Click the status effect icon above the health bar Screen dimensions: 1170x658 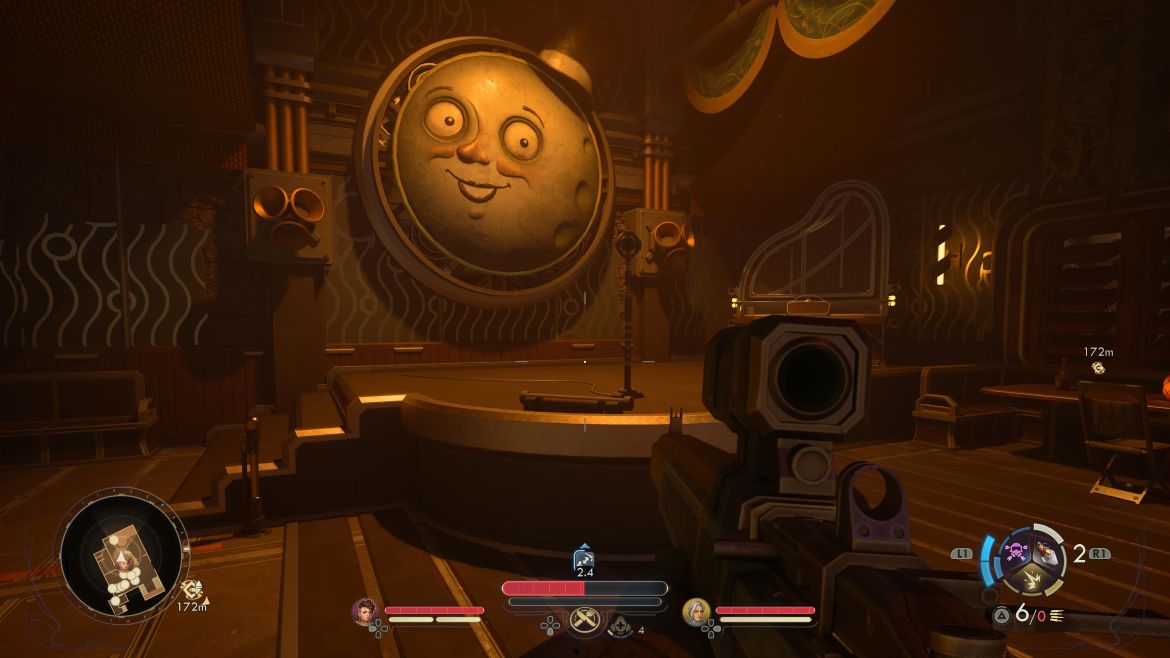(585, 558)
